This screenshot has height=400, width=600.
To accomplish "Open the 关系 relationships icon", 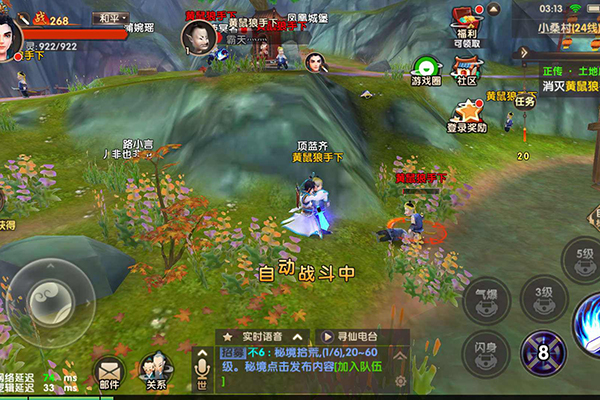I will click(x=155, y=371).
